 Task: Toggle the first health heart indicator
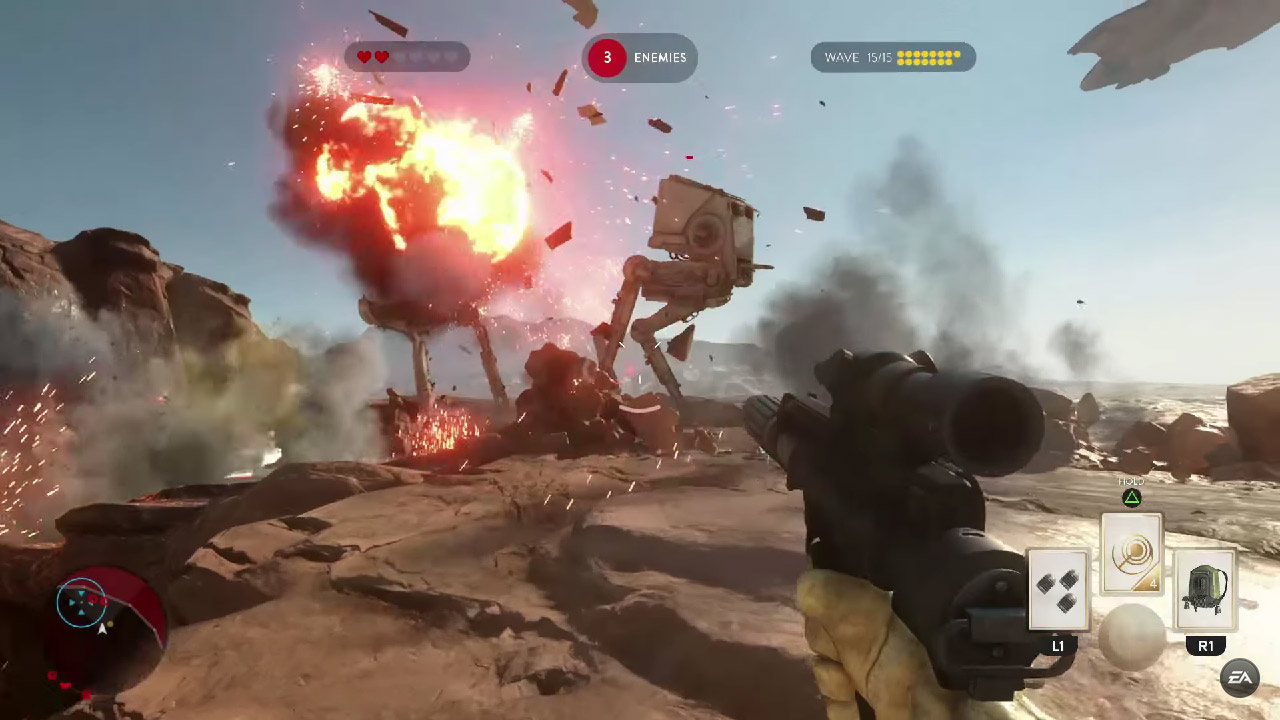[362, 57]
